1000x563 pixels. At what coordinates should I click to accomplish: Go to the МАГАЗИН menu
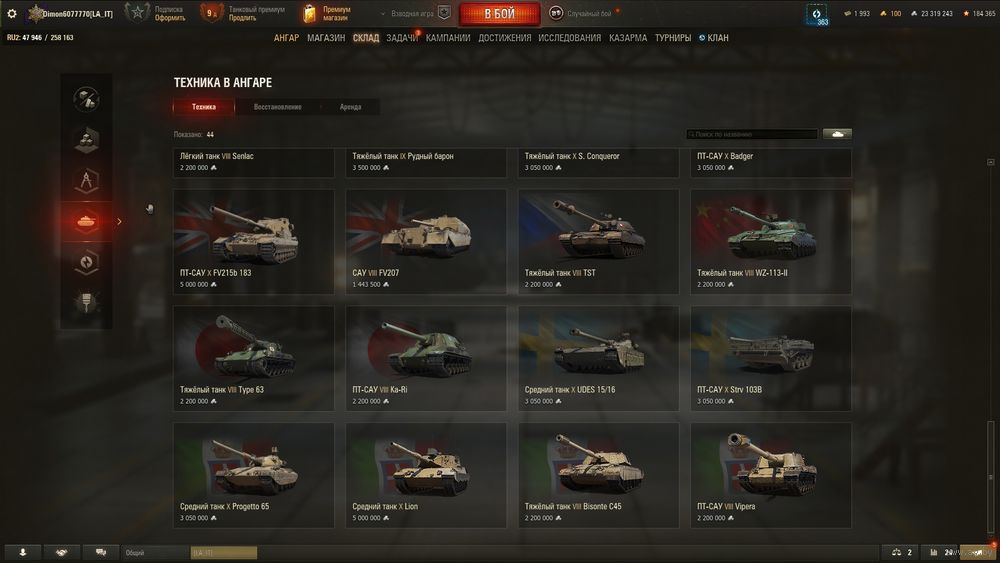point(326,38)
